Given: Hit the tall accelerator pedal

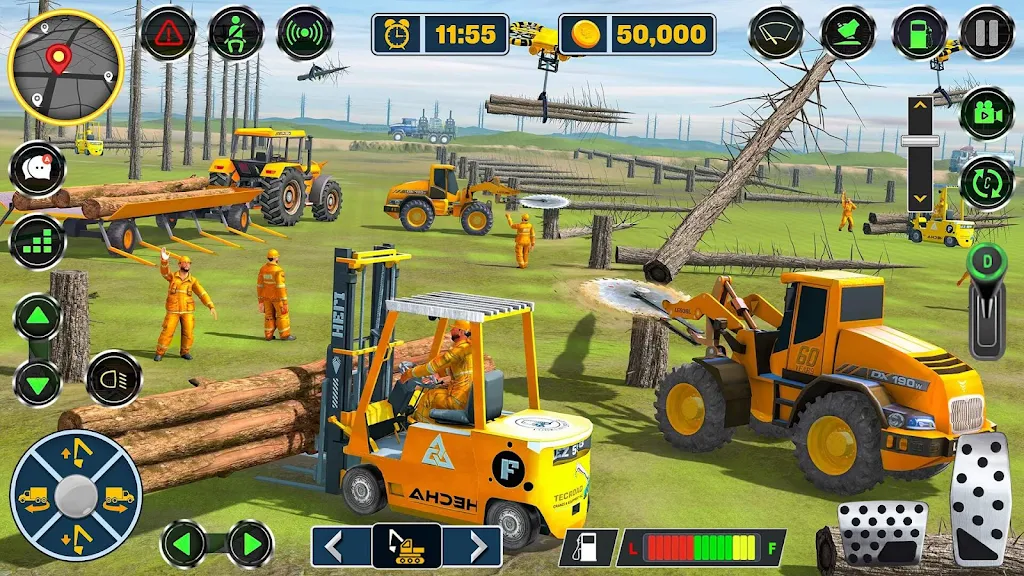Looking at the screenshot, I should tap(979, 498).
